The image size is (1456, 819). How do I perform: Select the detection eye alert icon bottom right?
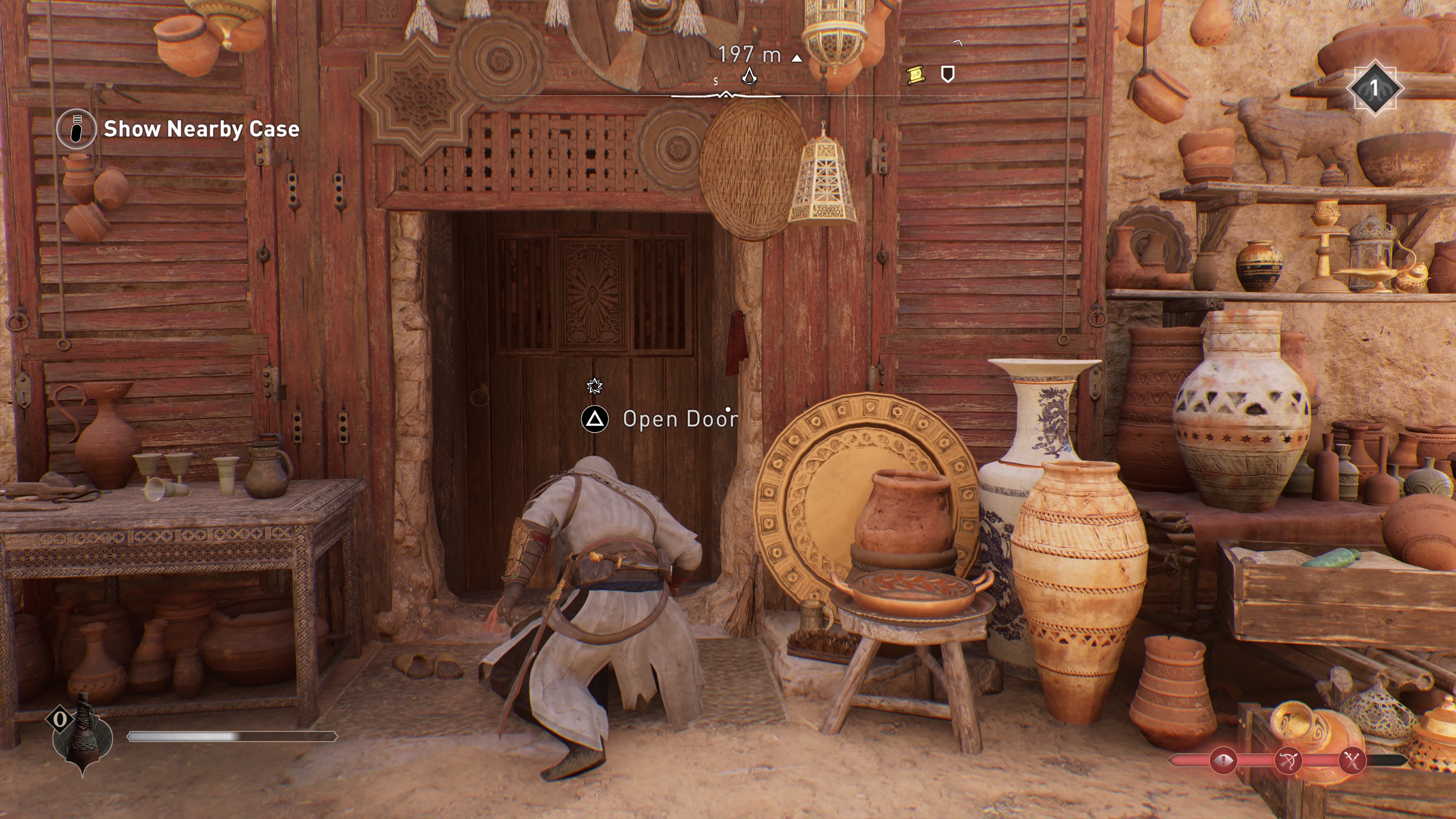tap(1224, 761)
